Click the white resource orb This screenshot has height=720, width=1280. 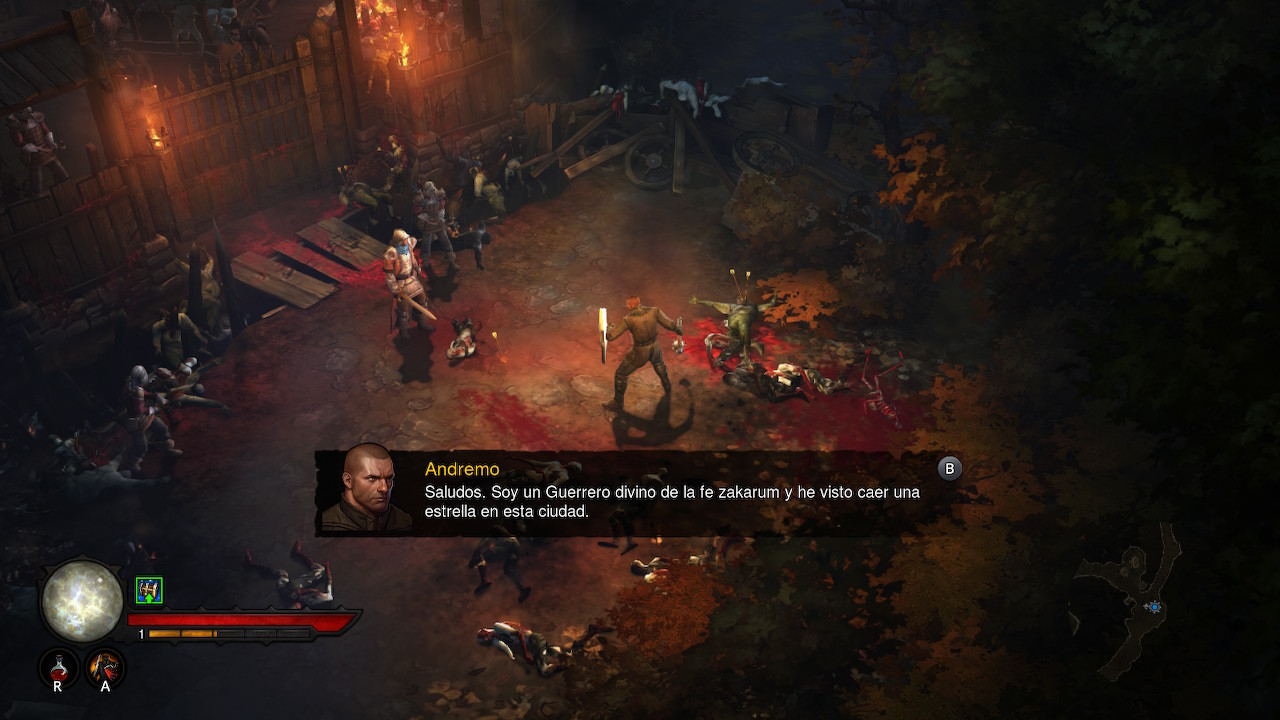tap(81, 600)
